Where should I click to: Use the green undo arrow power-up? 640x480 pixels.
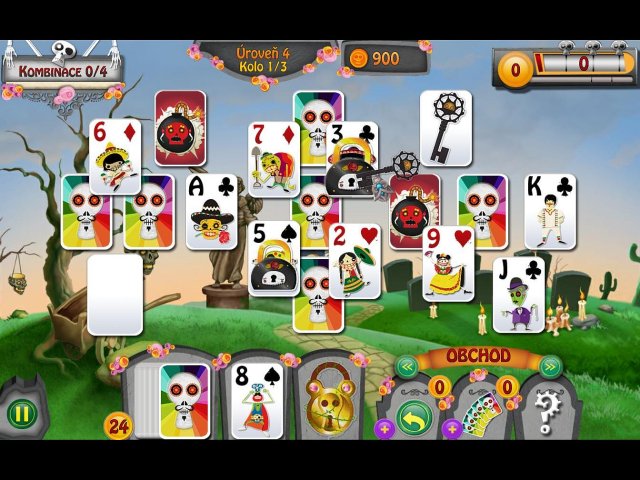[x=414, y=417]
